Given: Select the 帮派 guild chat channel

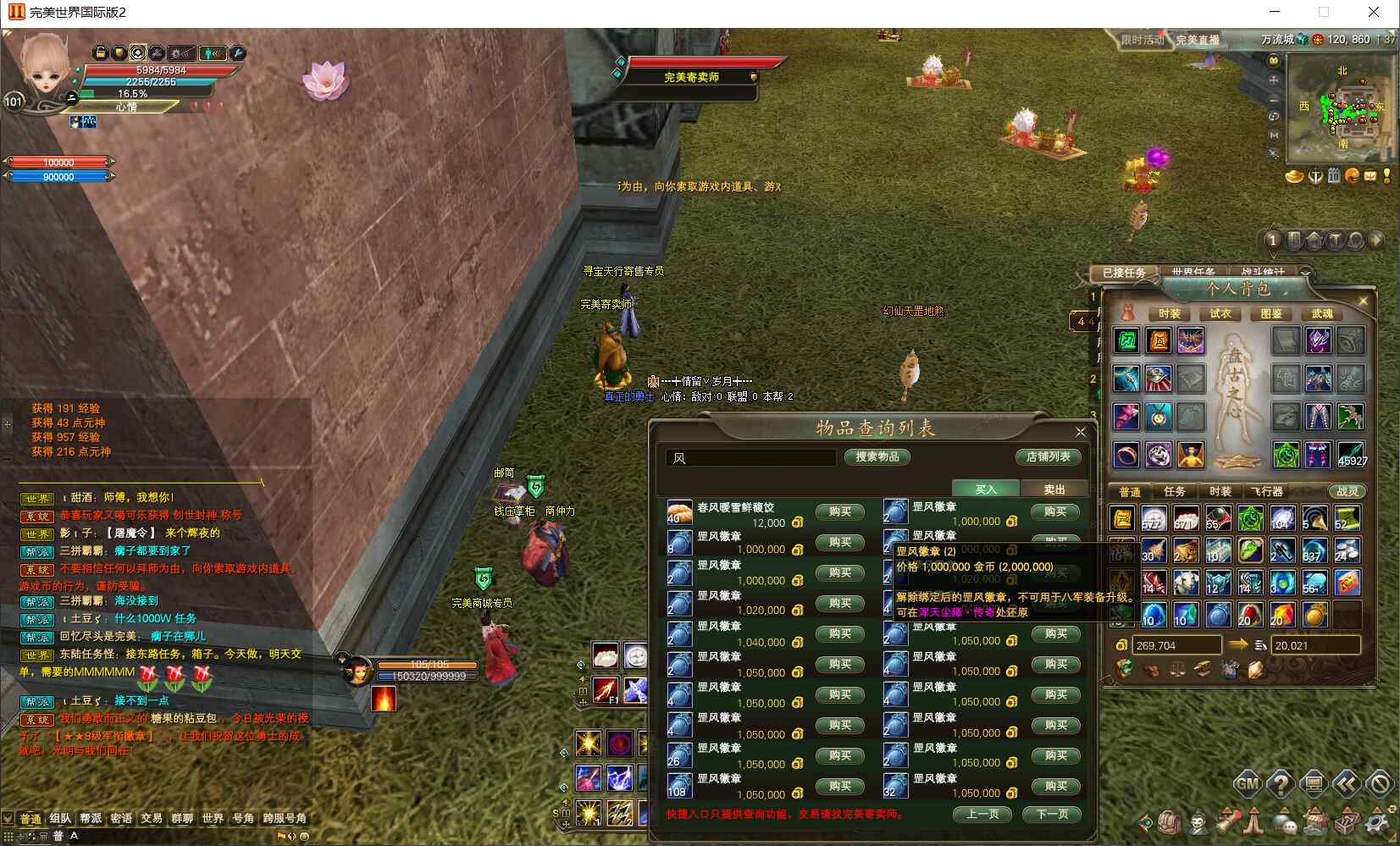Looking at the screenshot, I should tap(91, 819).
